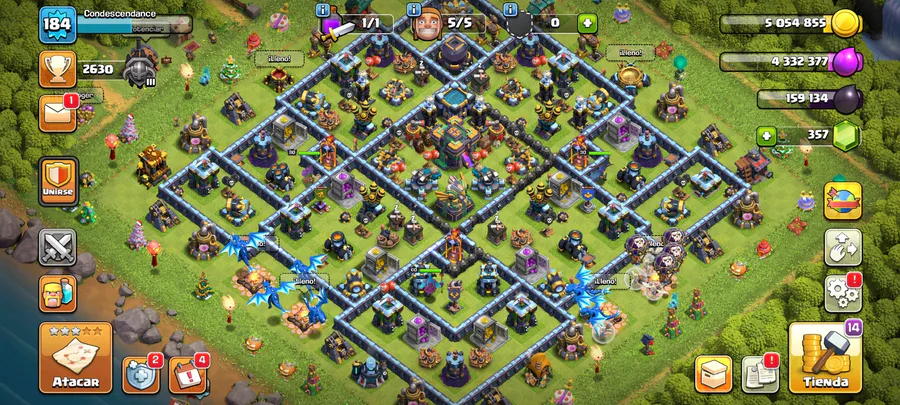Open the orange storage box button
Viewport: 900px width, 405px height.
point(713,373)
